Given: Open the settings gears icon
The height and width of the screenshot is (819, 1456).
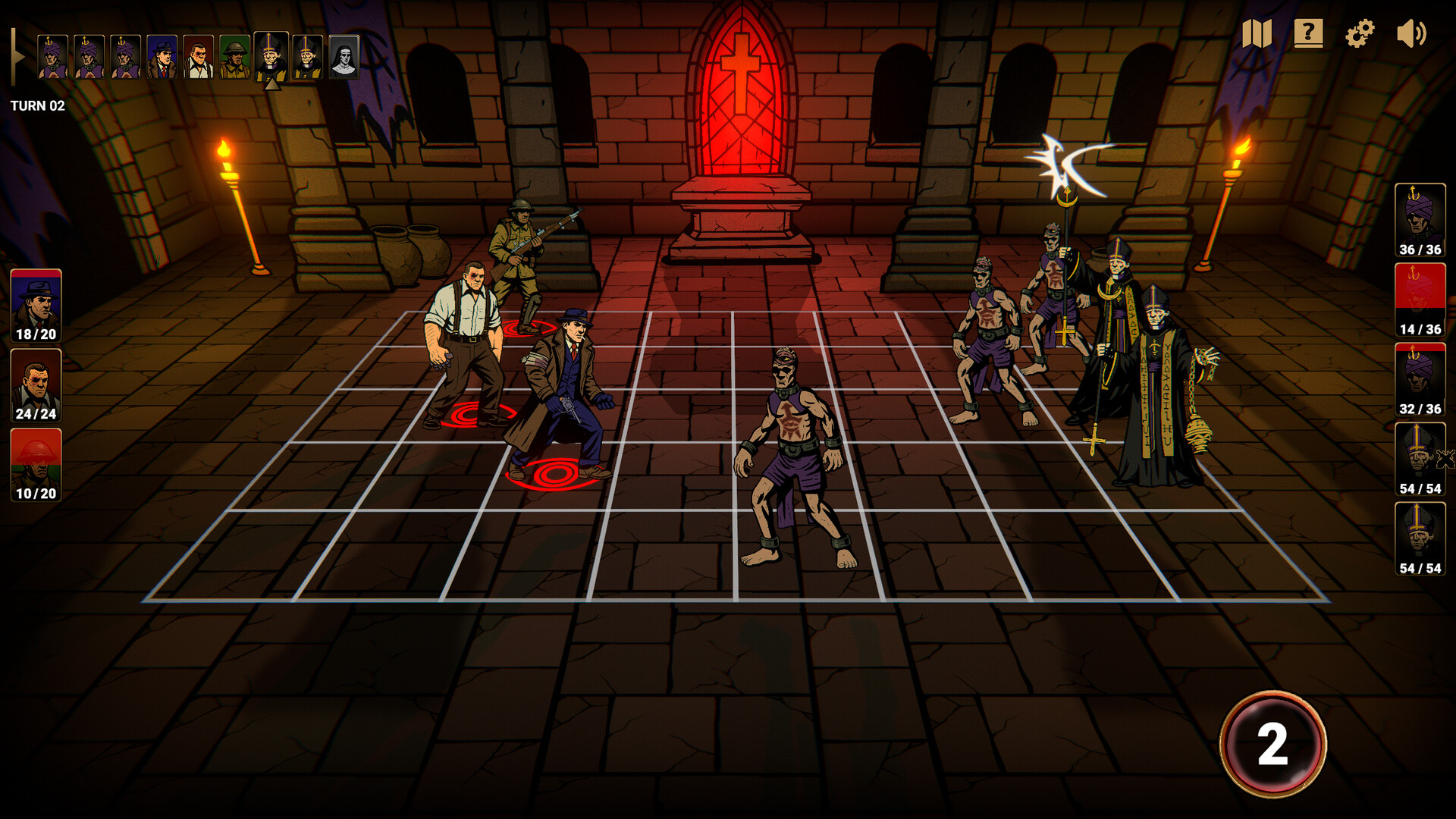Looking at the screenshot, I should pos(1360,33).
